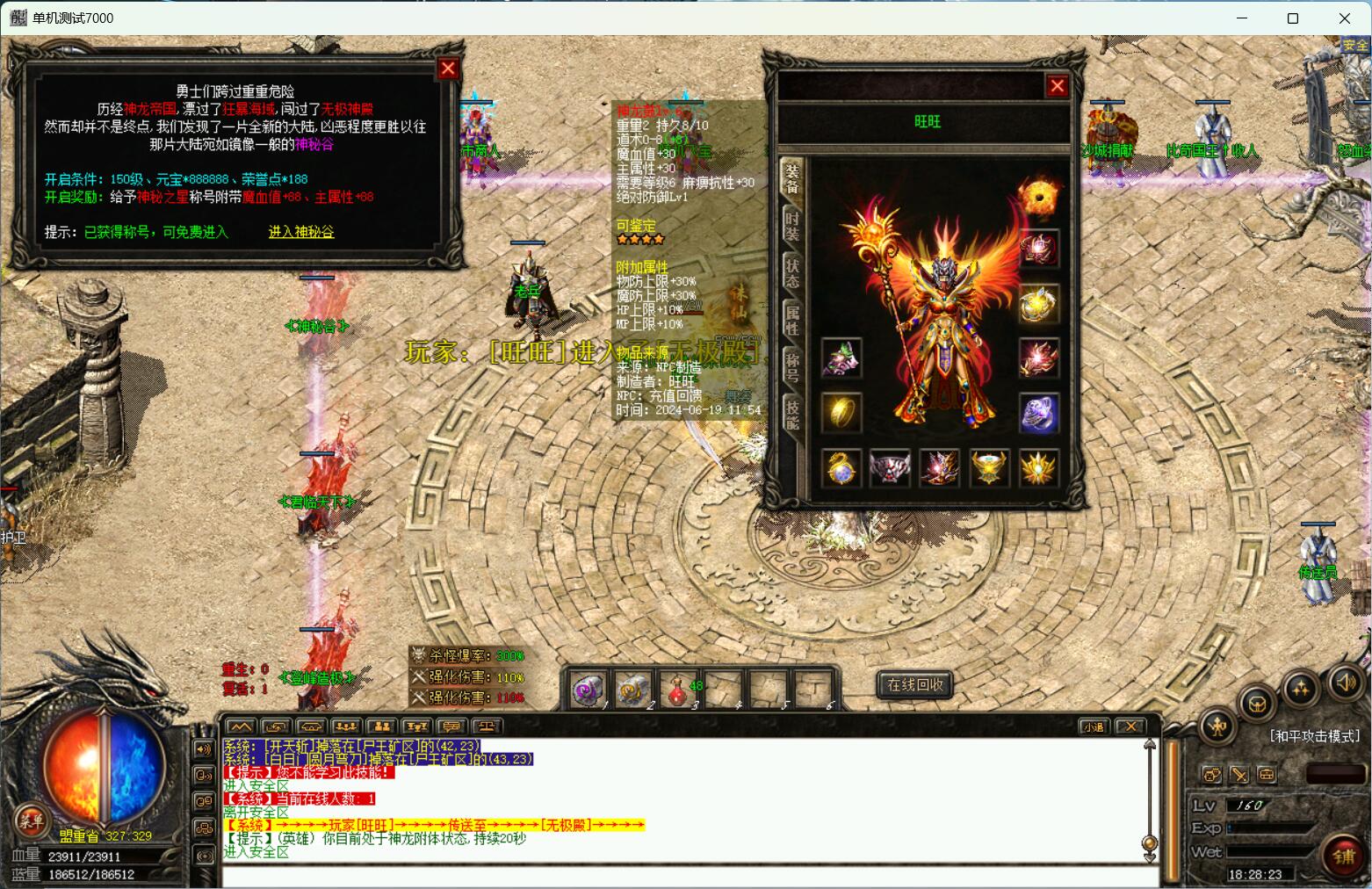Switch to the 时装 tab
Screen dimensions: 1372x889
point(791,226)
